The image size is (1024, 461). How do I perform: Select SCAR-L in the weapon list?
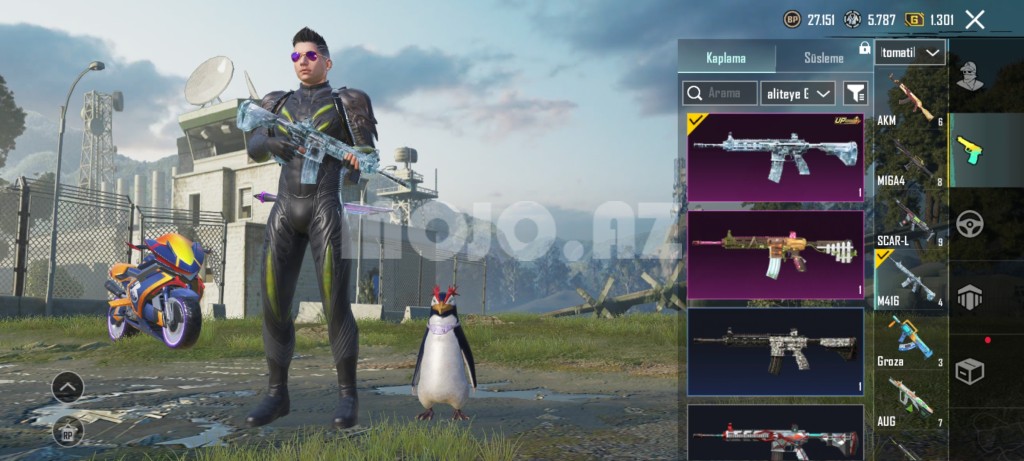(x=910, y=222)
